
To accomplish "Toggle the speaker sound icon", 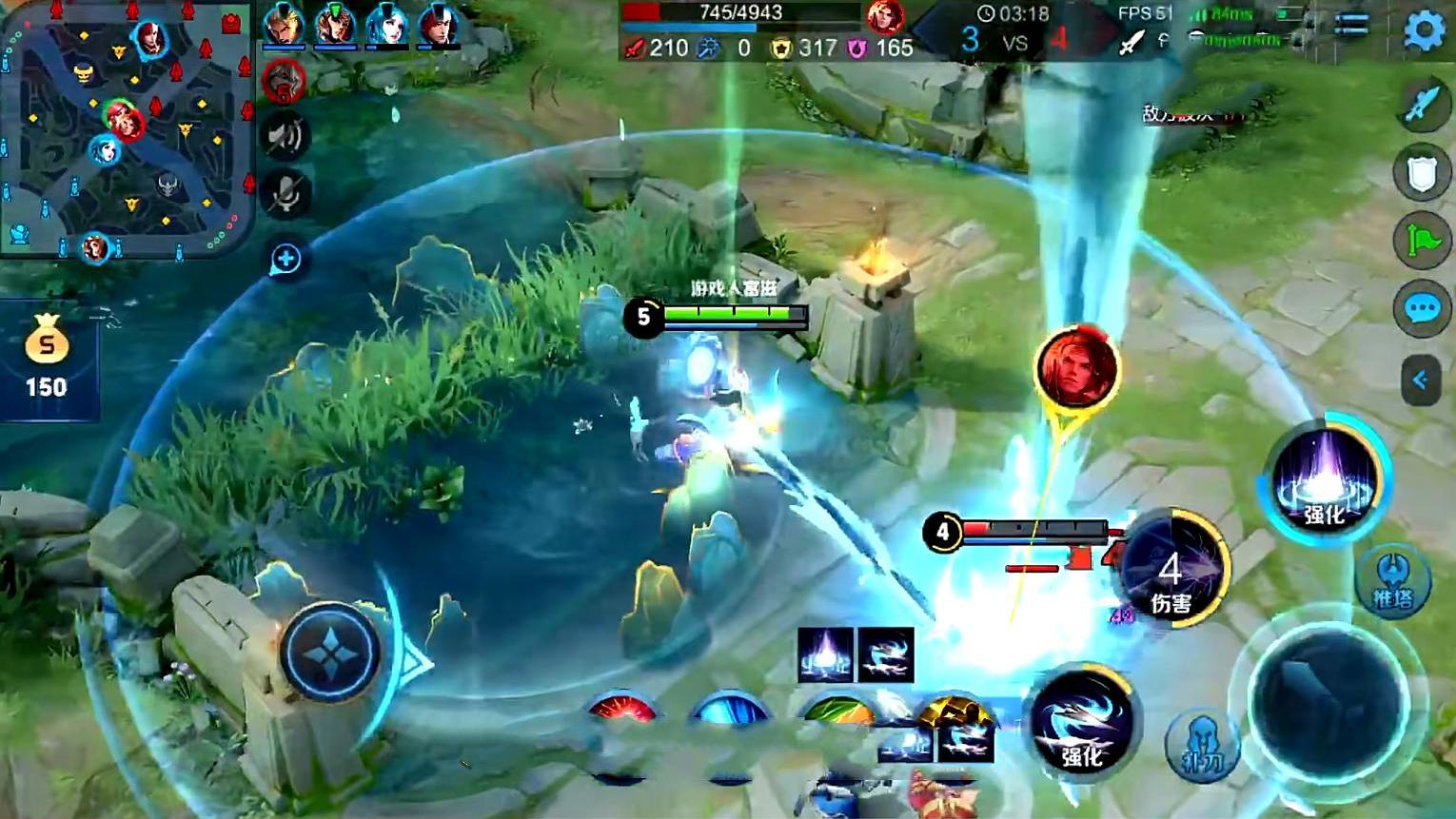I will (285, 136).
